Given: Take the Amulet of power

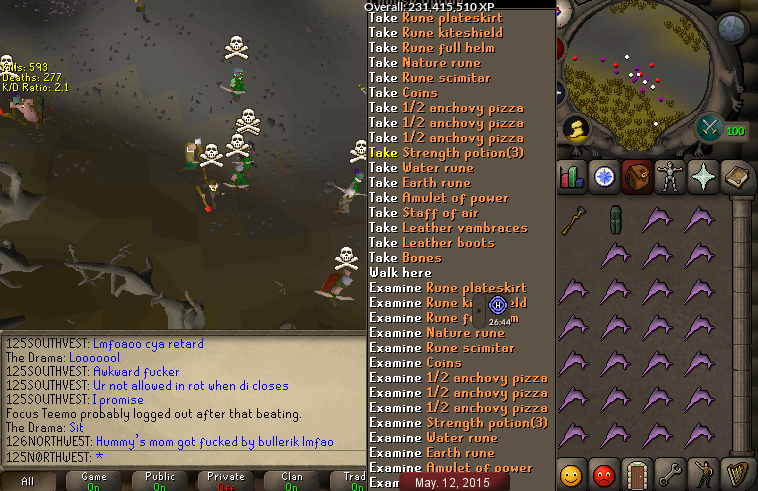Looking at the screenshot, I should tap(438, 198).
